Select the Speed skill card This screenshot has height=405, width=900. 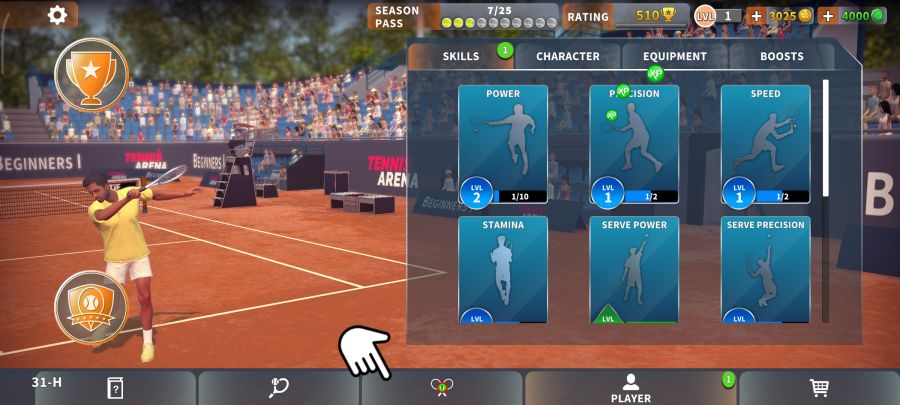coord(765,145)
